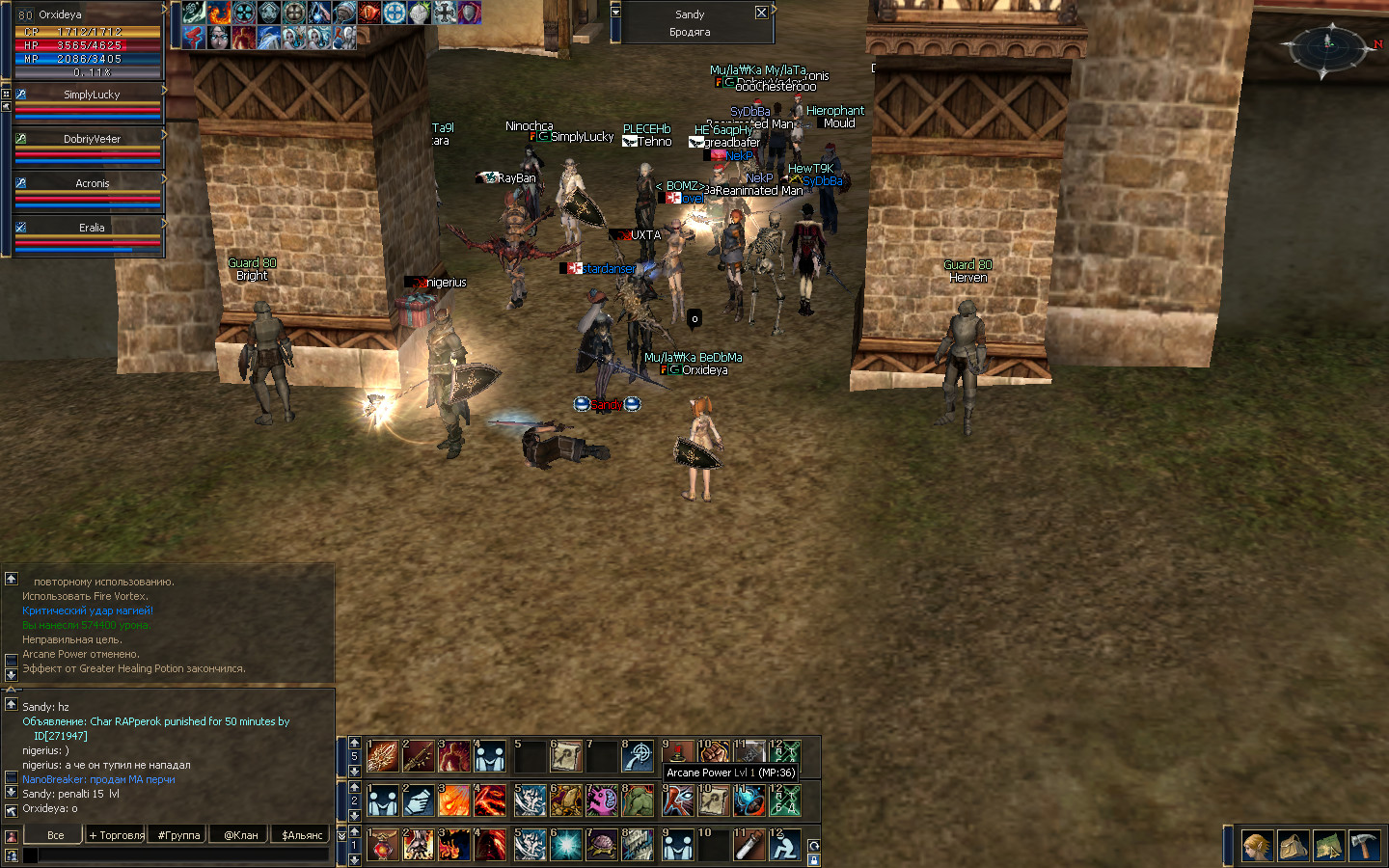The width and height of the screenshot is (1389, 868).
Task: Target party member Acronis
Action: coord(92,183)
